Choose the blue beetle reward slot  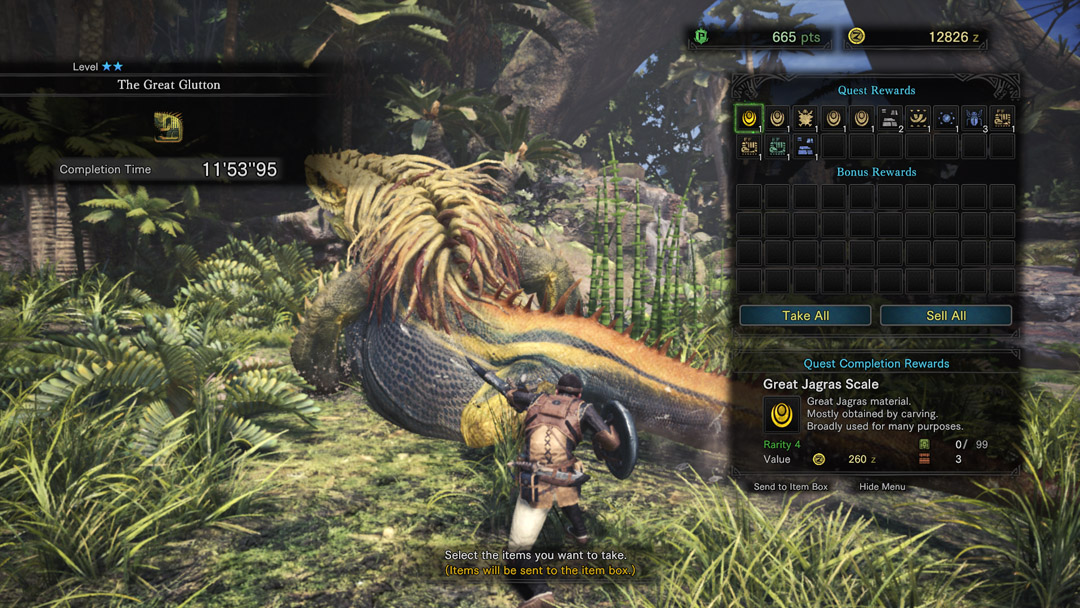[x=973, y=119]
